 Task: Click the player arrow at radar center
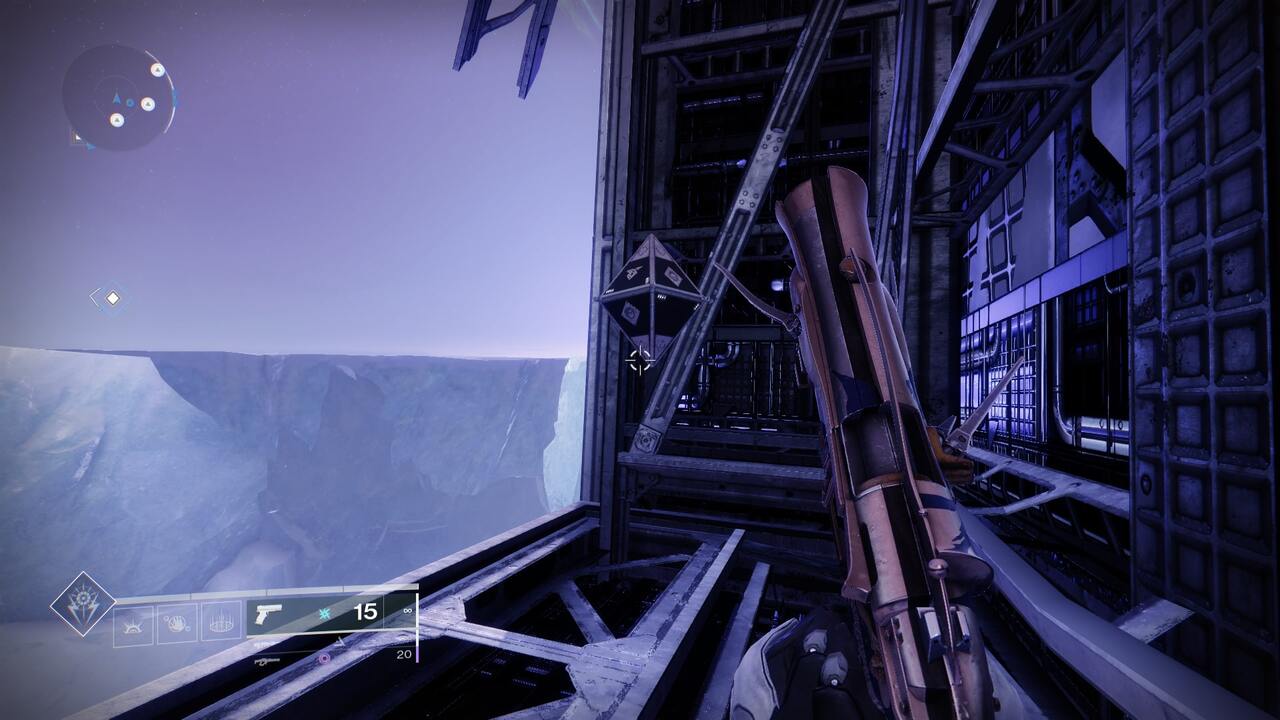pyautogui.click(x=117, y=98)
